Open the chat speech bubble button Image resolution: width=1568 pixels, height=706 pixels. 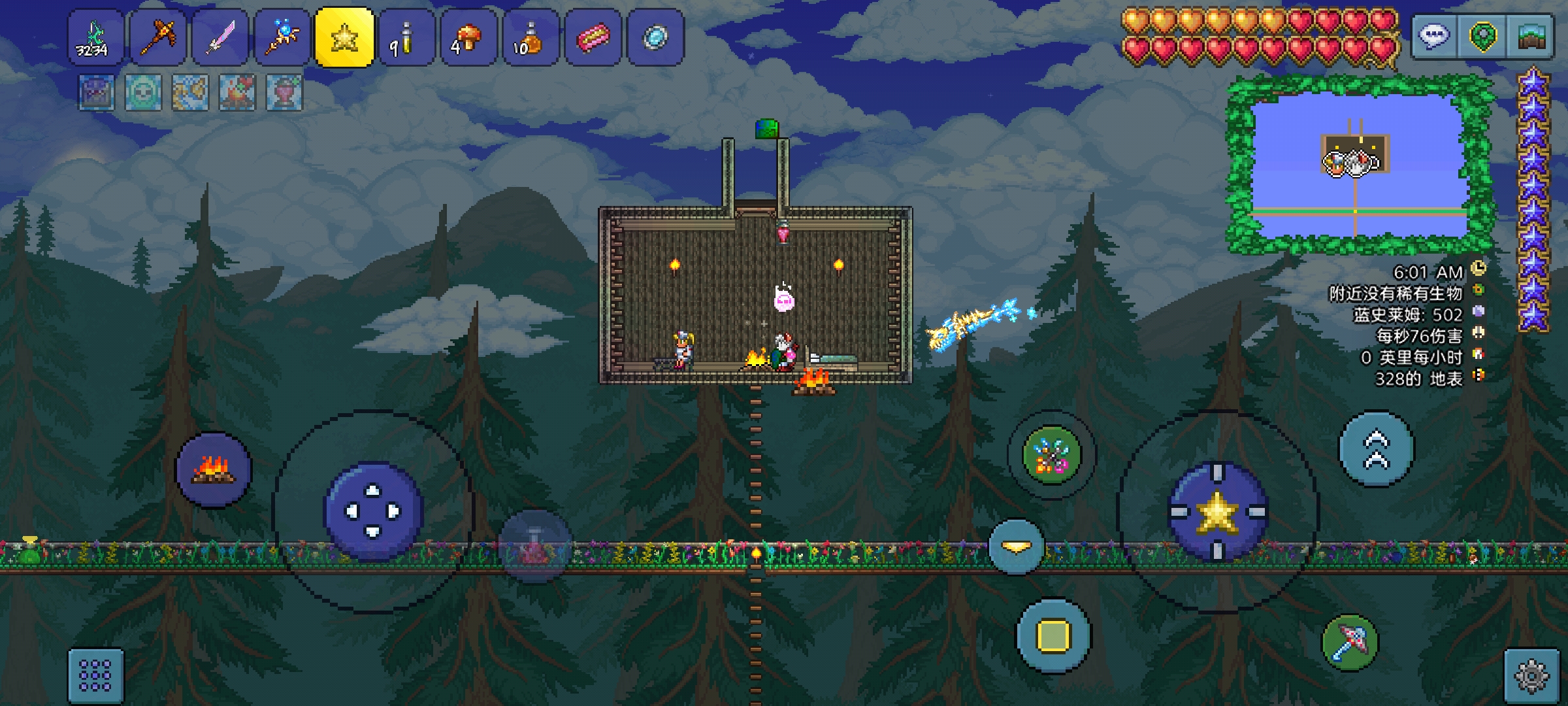pyautogui.click(x=1434, y=37)
